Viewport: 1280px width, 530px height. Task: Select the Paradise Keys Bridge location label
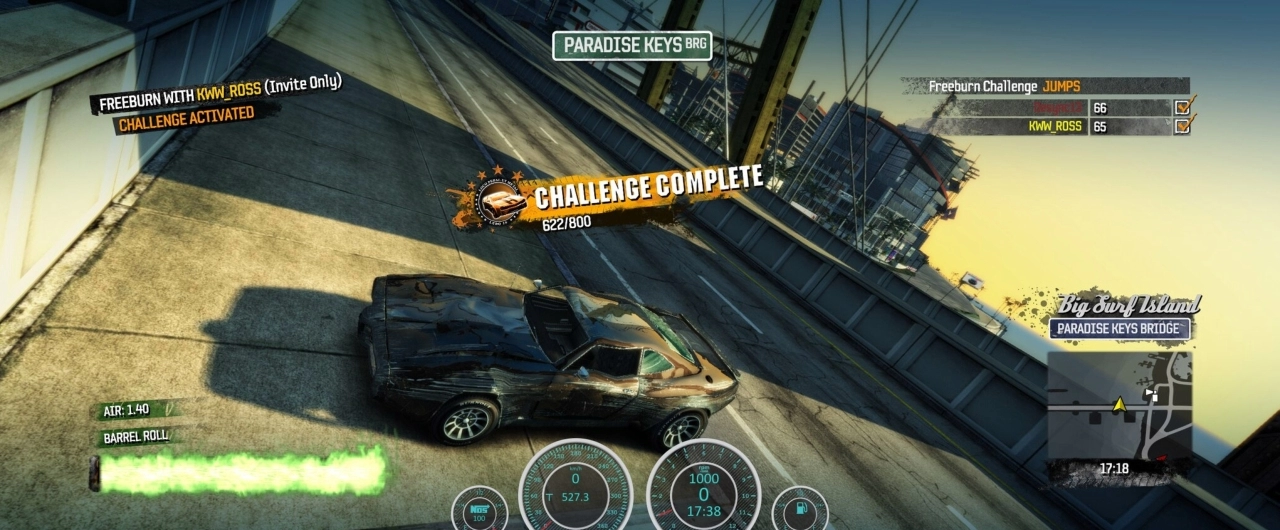coord(1119,329)
